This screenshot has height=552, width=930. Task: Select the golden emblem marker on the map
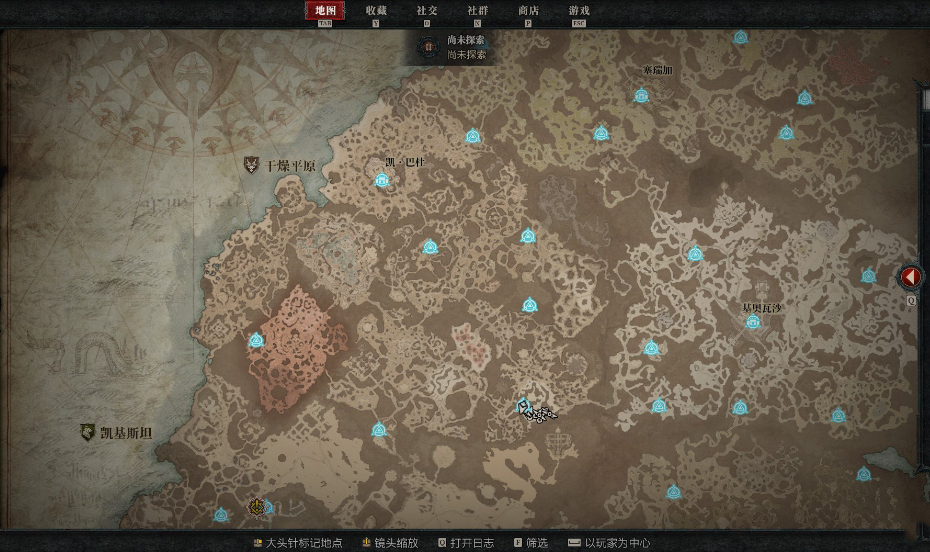coord(257,507)
